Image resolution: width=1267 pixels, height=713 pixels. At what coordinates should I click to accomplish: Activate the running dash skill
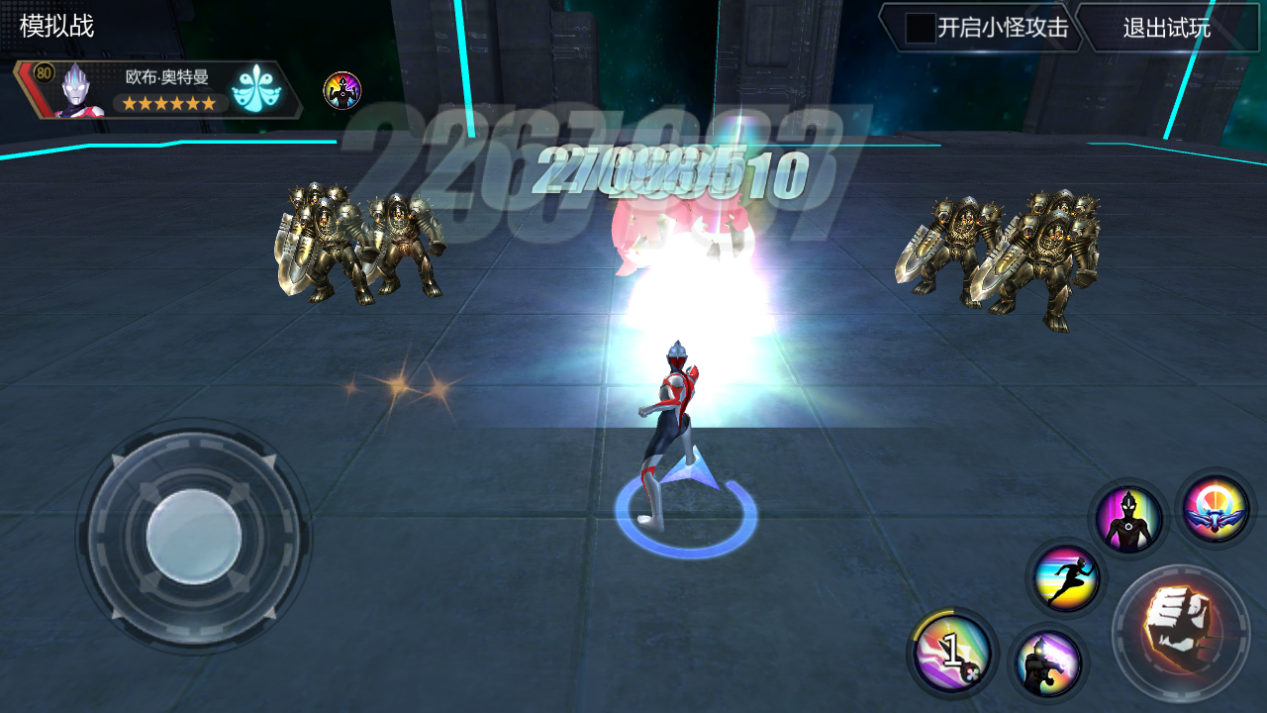pos(1066,580)
